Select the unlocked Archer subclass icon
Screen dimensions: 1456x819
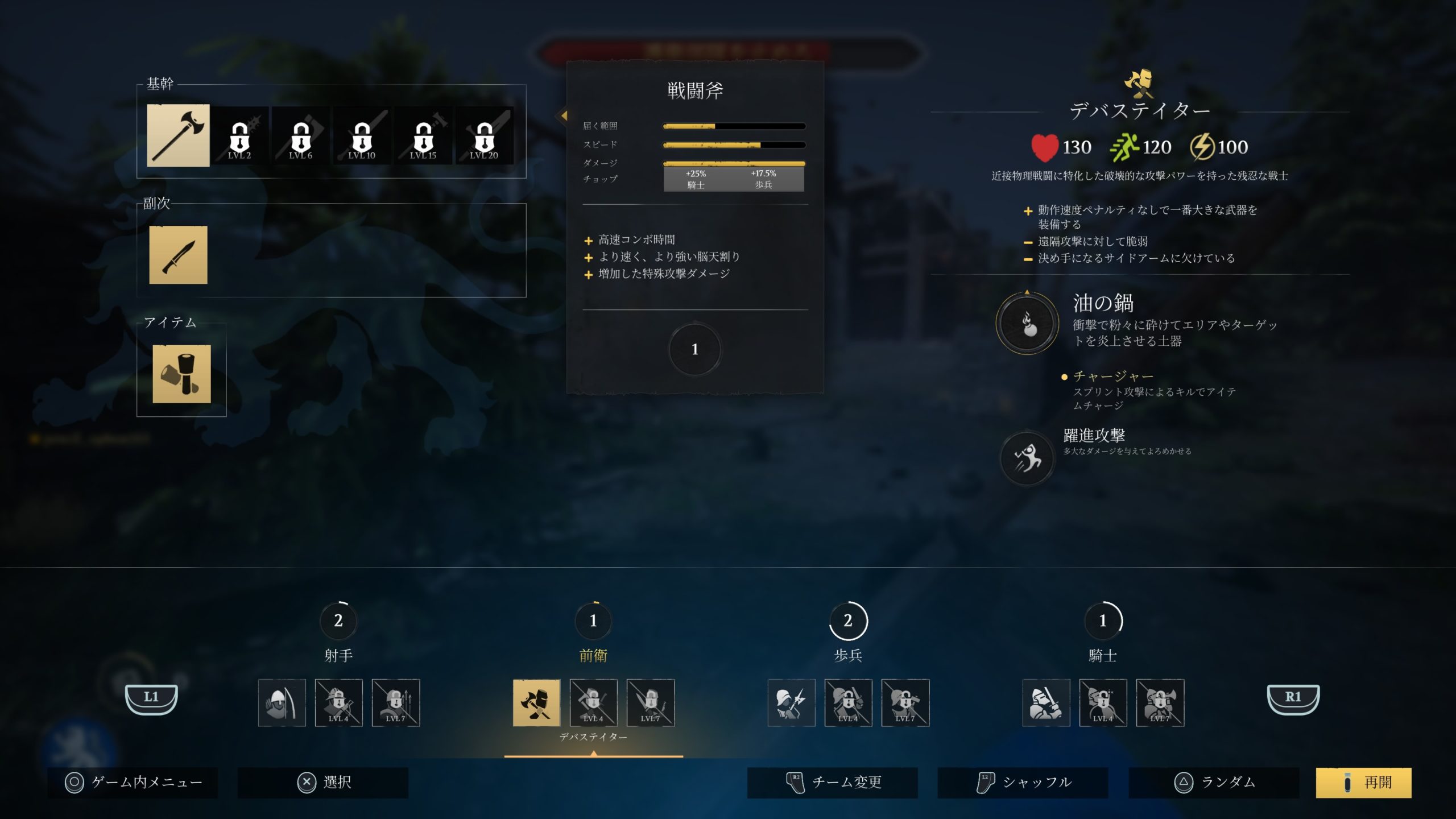(283, 703)
